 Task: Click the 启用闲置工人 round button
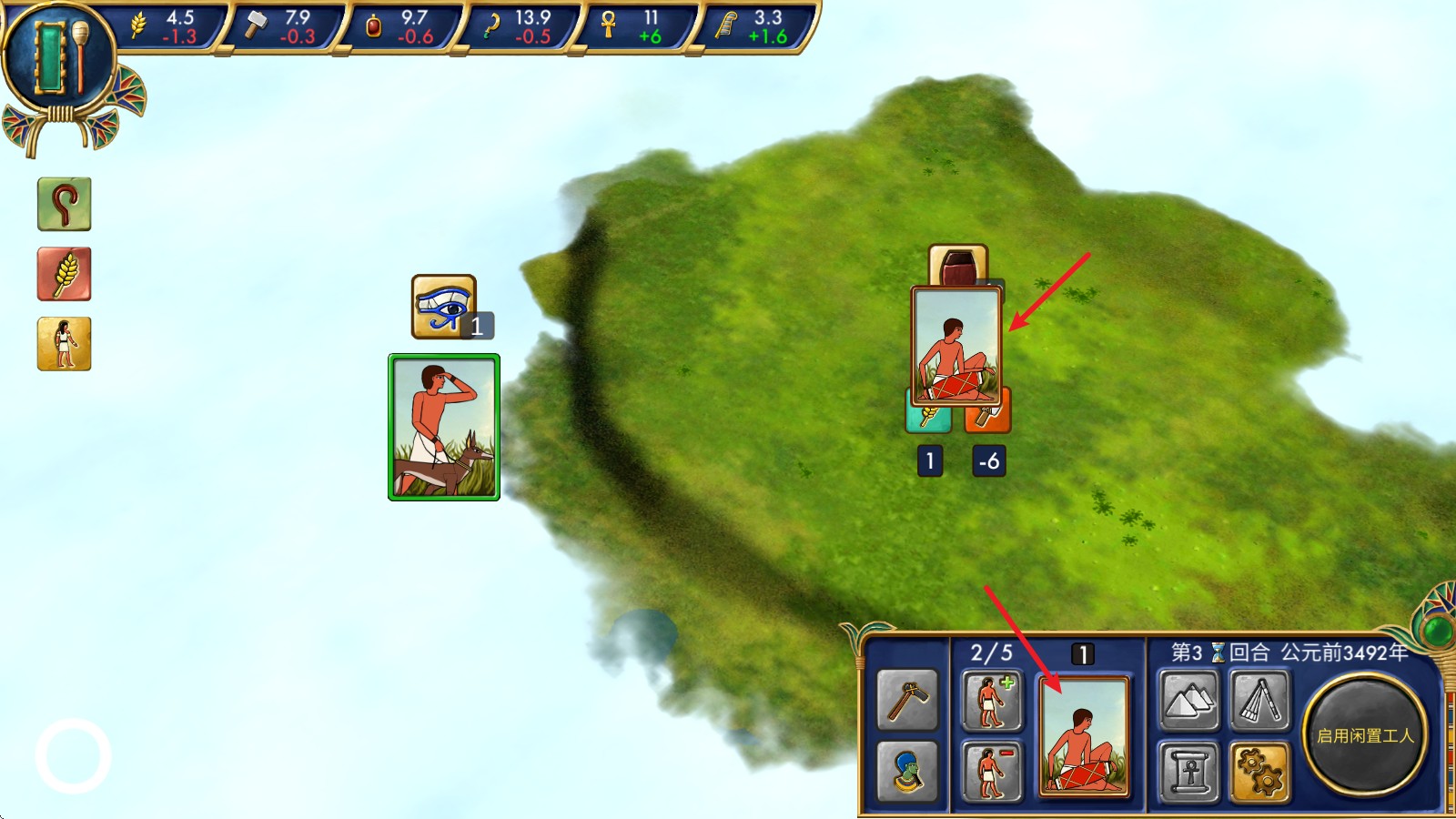coord(1364,735)
